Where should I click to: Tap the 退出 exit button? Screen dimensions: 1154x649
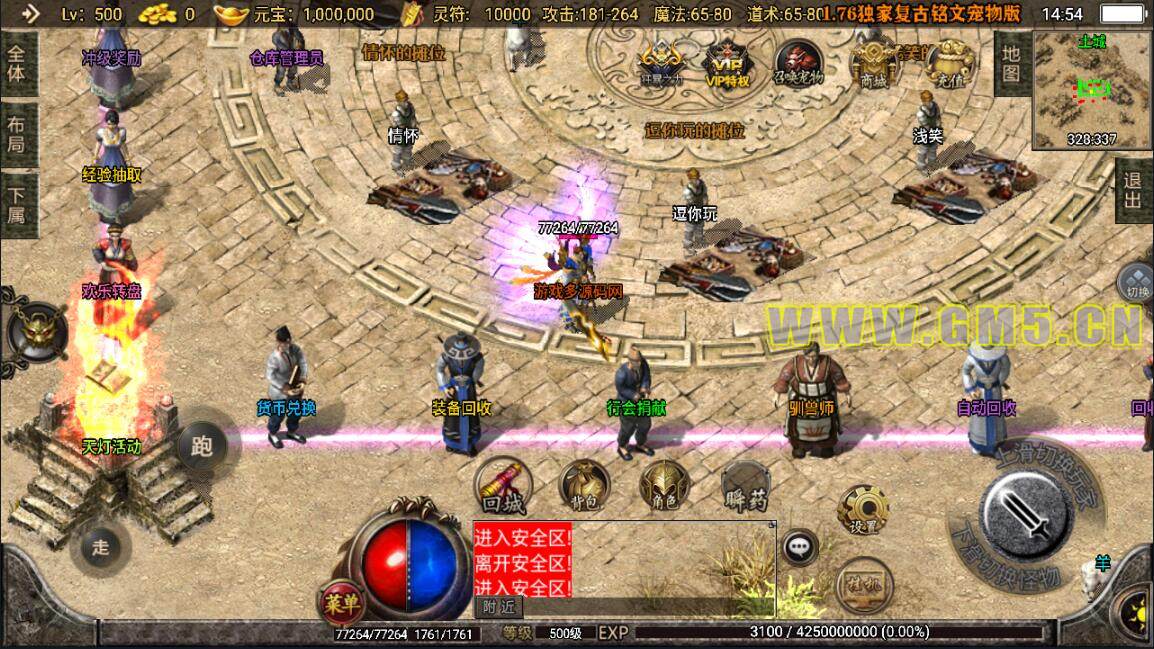tap(1133, 190)
